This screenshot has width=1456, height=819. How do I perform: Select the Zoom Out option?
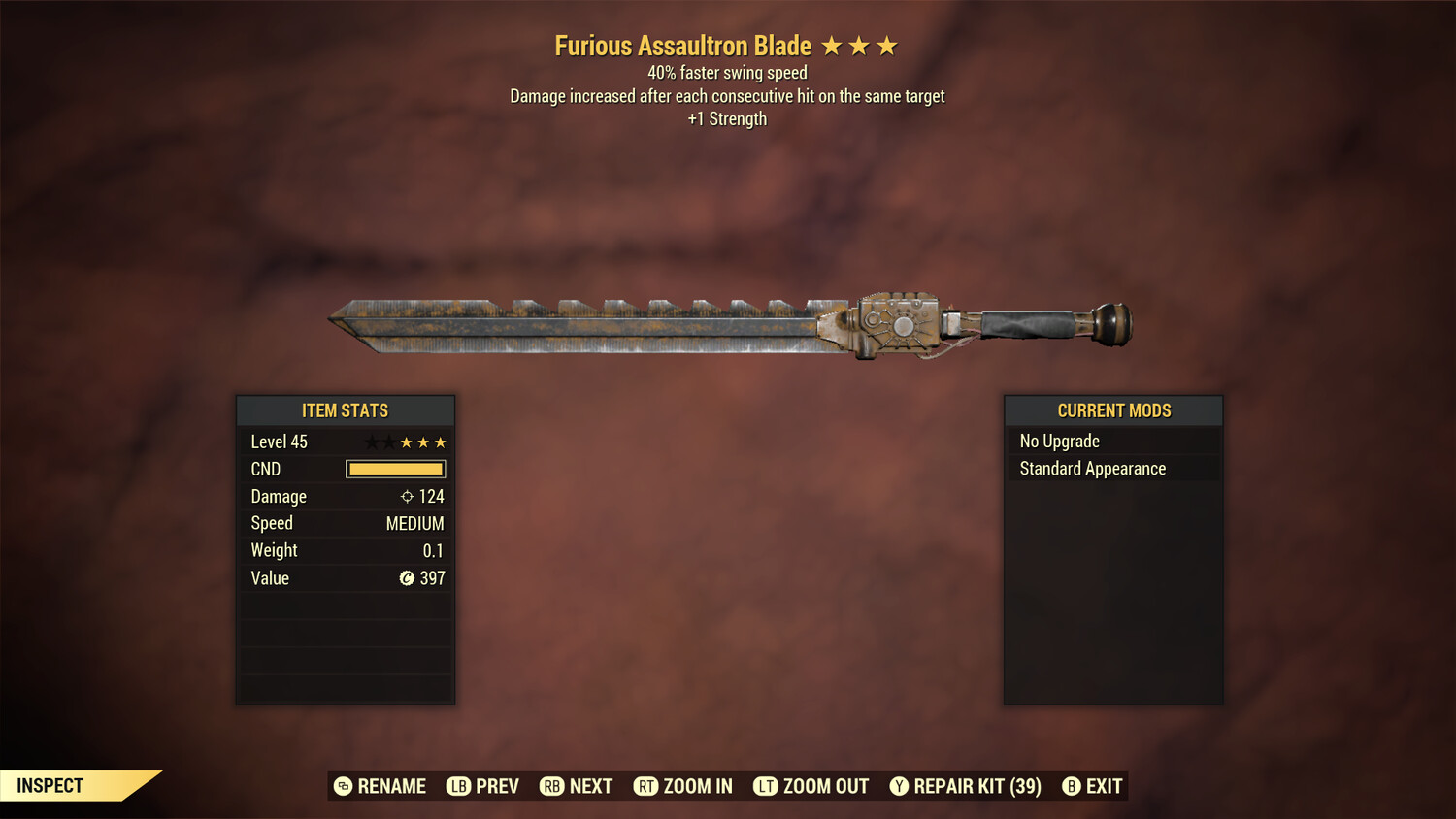pyautogui.click(x=811, y=786)
